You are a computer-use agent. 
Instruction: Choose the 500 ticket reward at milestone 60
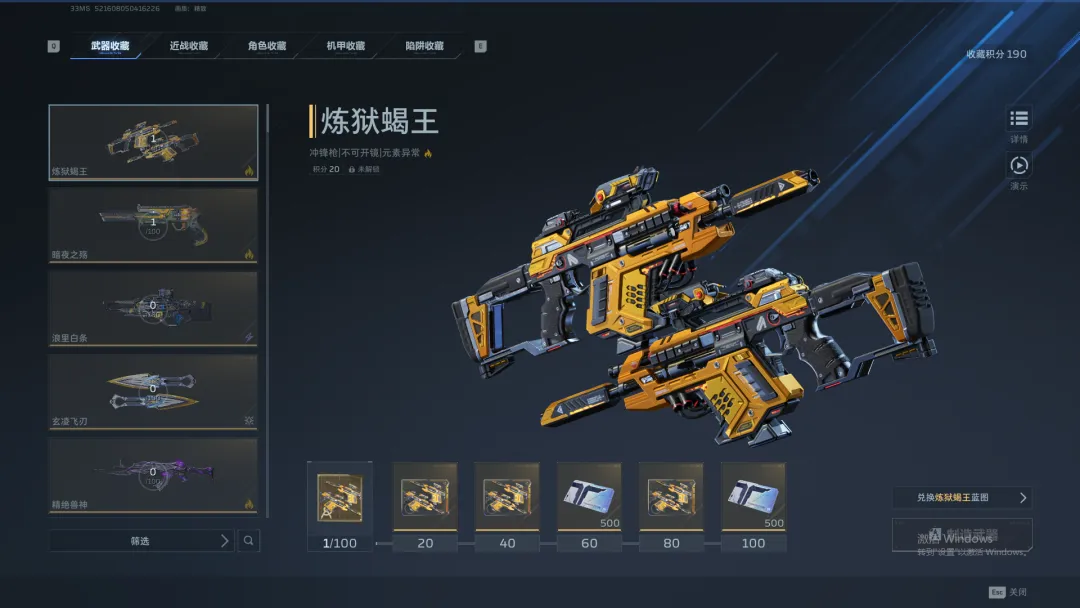589,497
